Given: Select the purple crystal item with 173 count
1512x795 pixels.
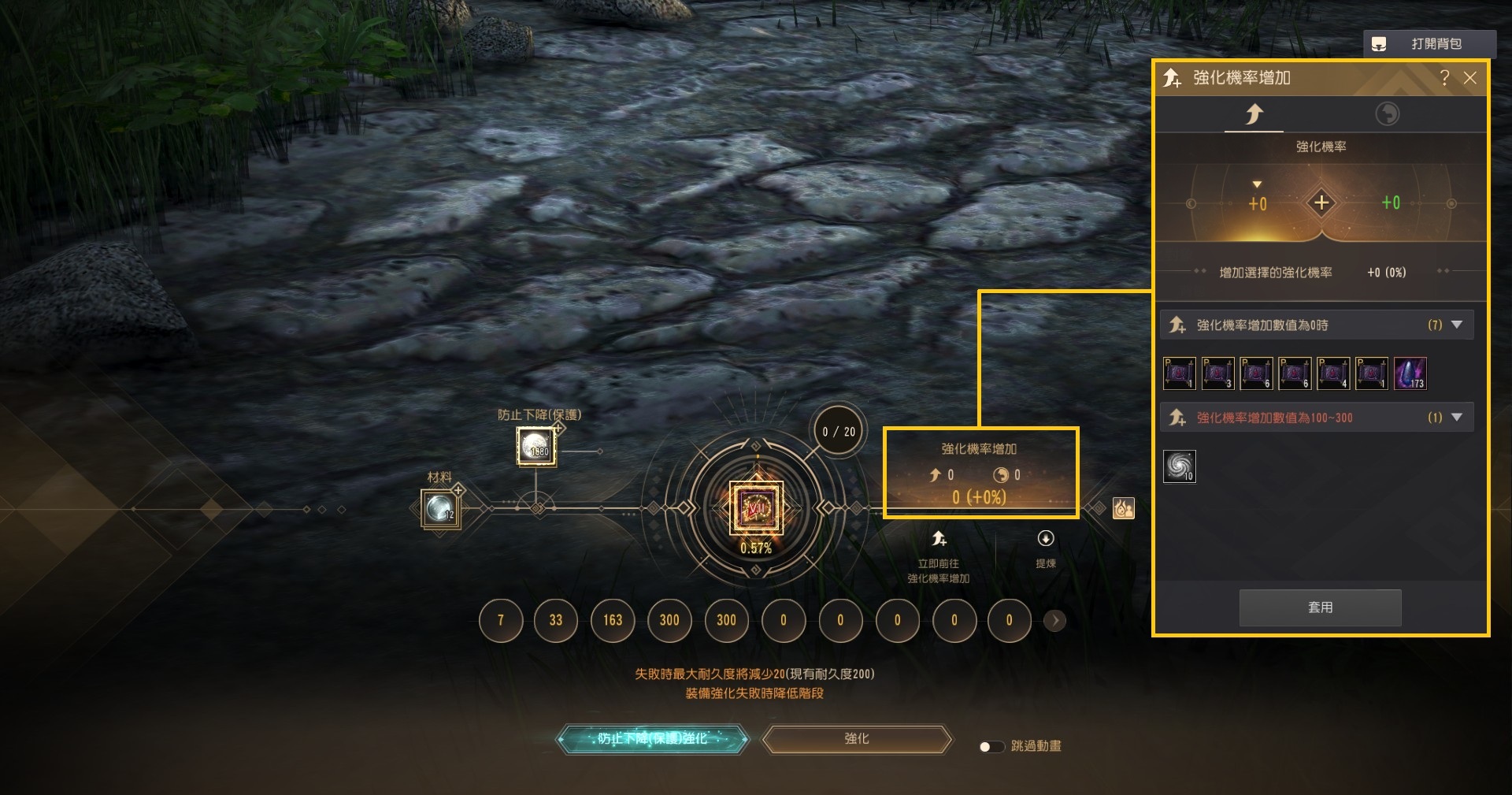Looking at the screenshot, I should pyautogui.click(x=1410, y=373).
